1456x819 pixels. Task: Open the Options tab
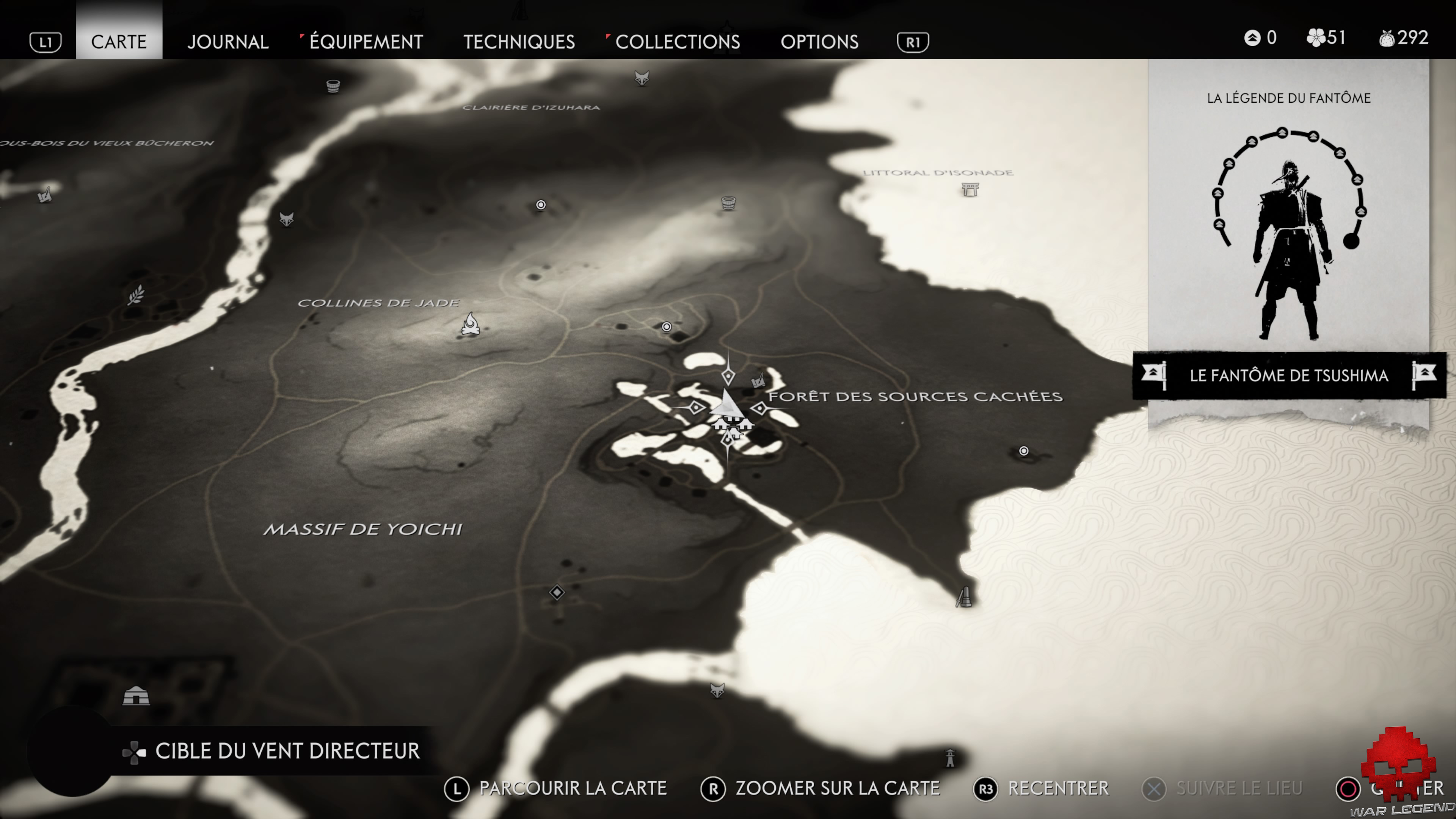click(x=819, y=41)
